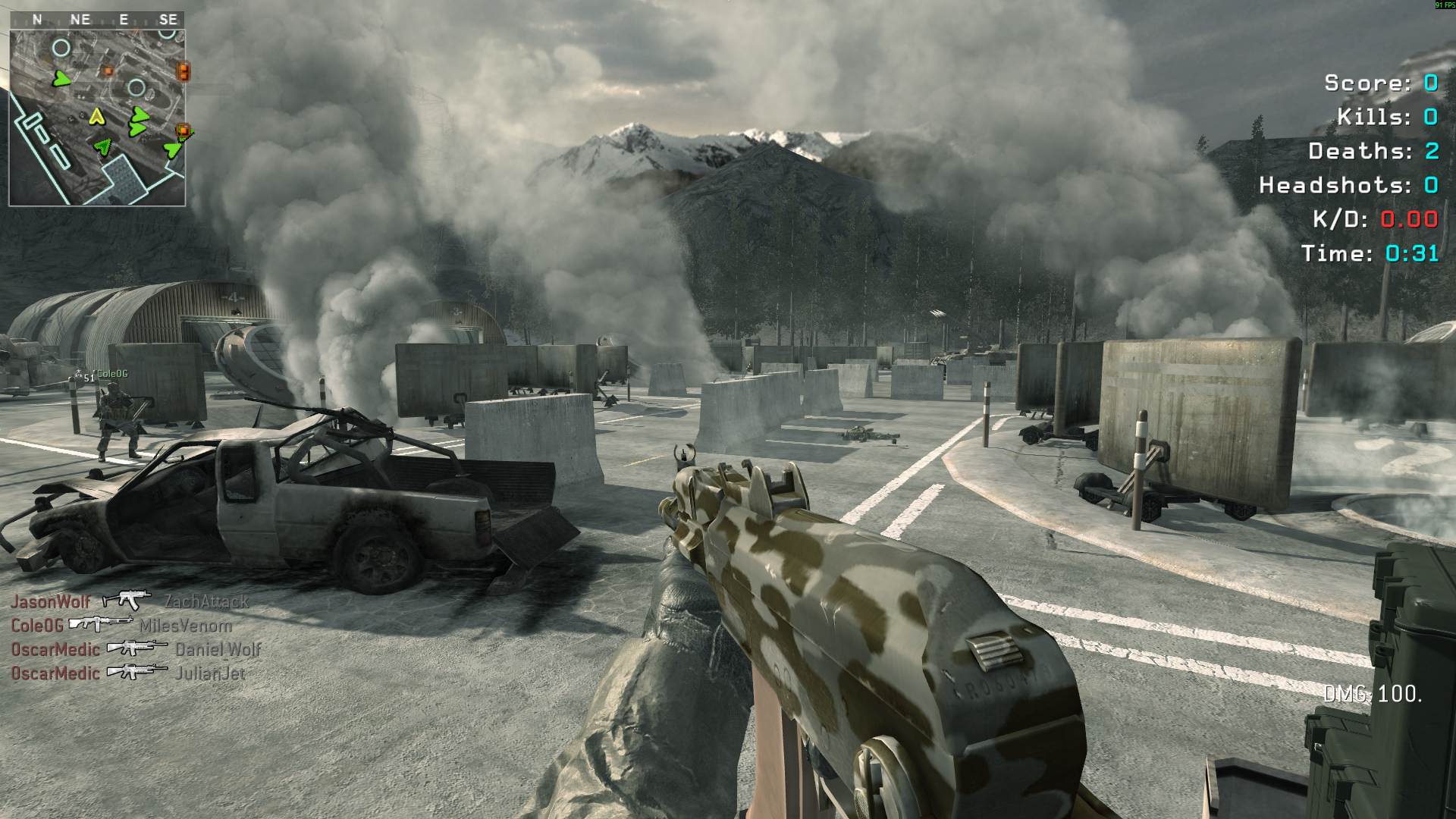This screenshot has width=1456, height=819.
Task: Choose the kill feed row naming Daniel Wolf
Action: [x=135, y=649]
